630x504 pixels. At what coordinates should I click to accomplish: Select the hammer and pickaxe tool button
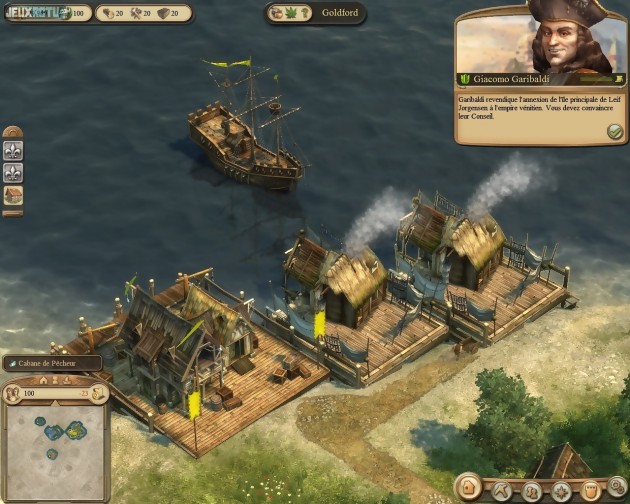pyautogui.click(x=501, y=491)
